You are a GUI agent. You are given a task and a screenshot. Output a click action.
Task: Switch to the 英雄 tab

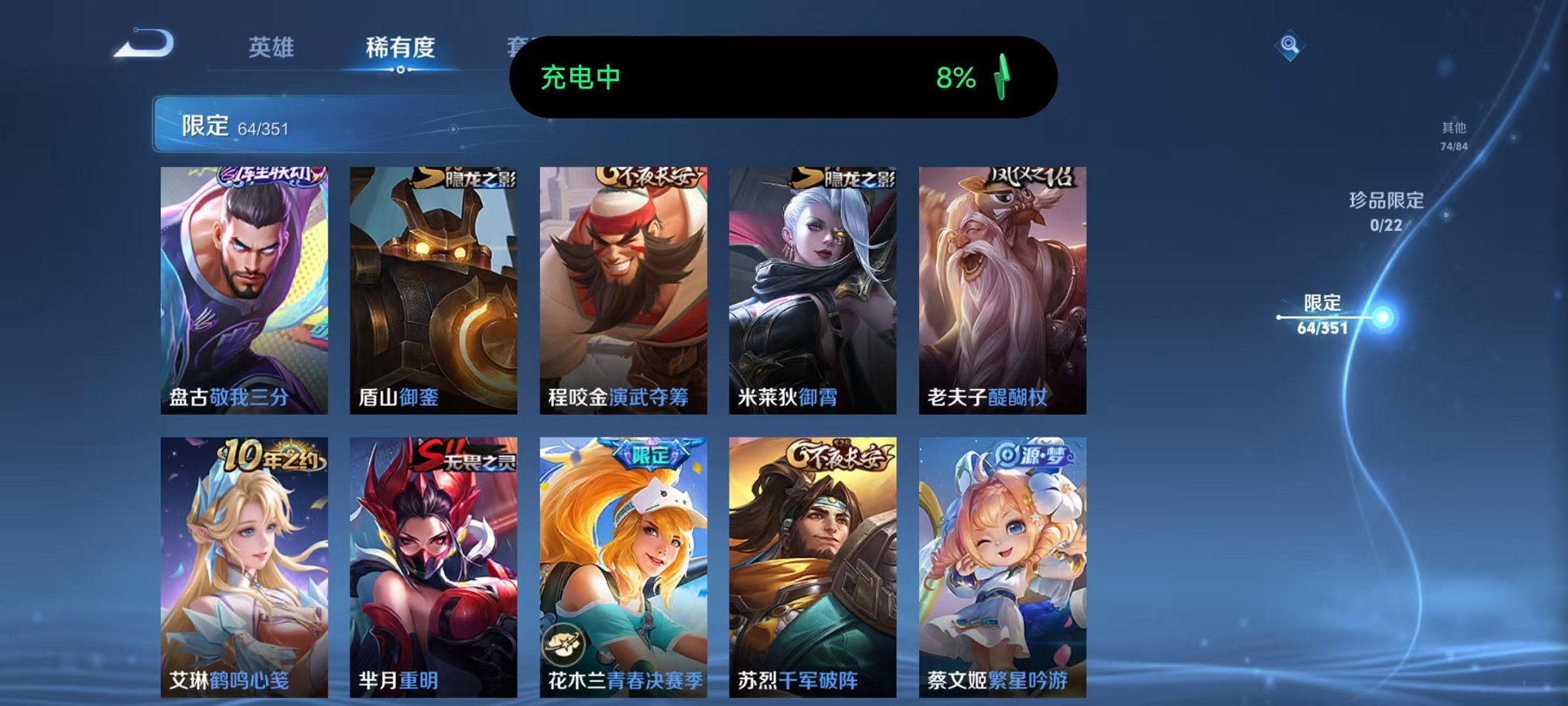pyautogui.click(x=272, y=48)
